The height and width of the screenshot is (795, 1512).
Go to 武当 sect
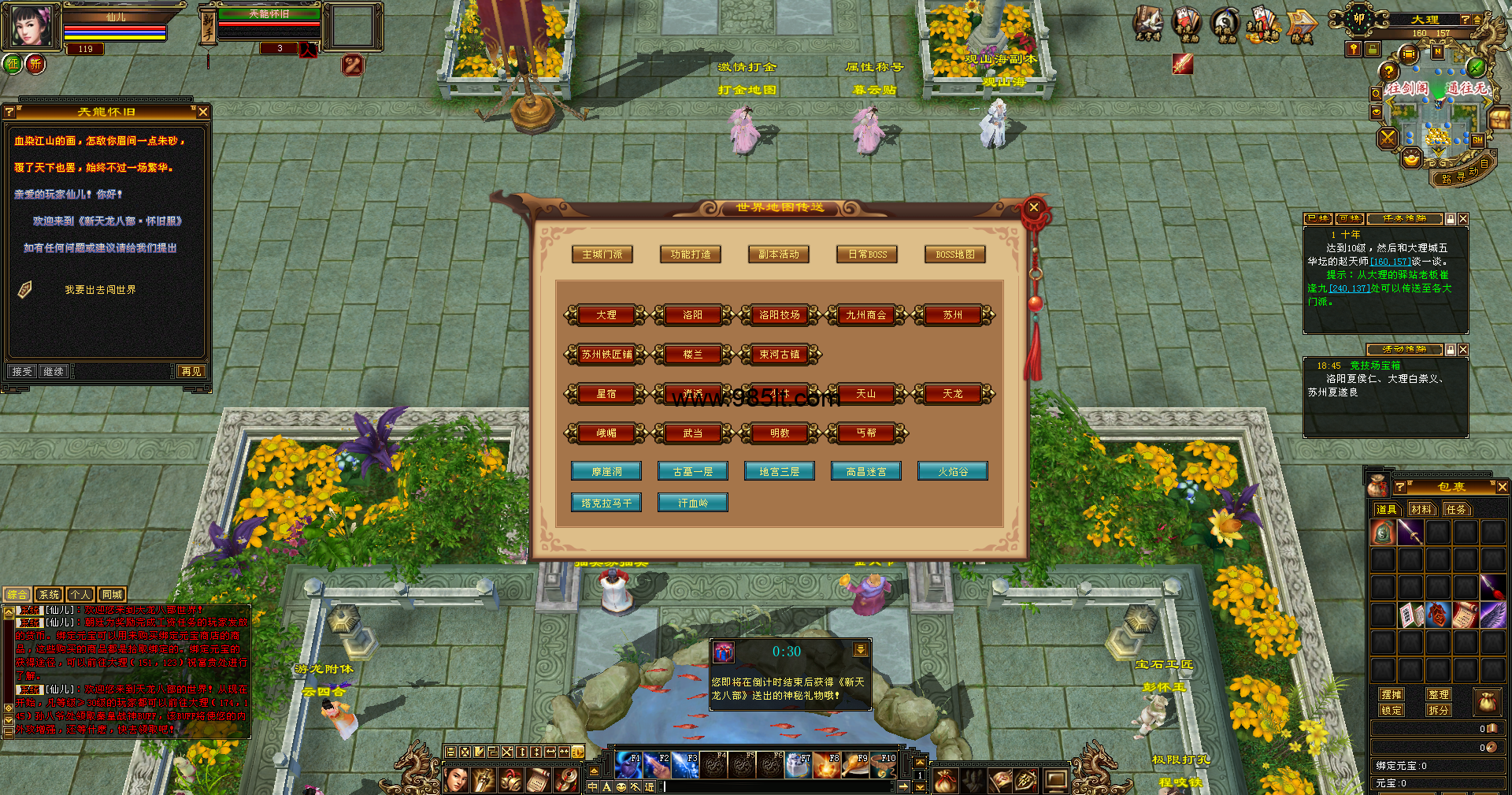(692, 433)
